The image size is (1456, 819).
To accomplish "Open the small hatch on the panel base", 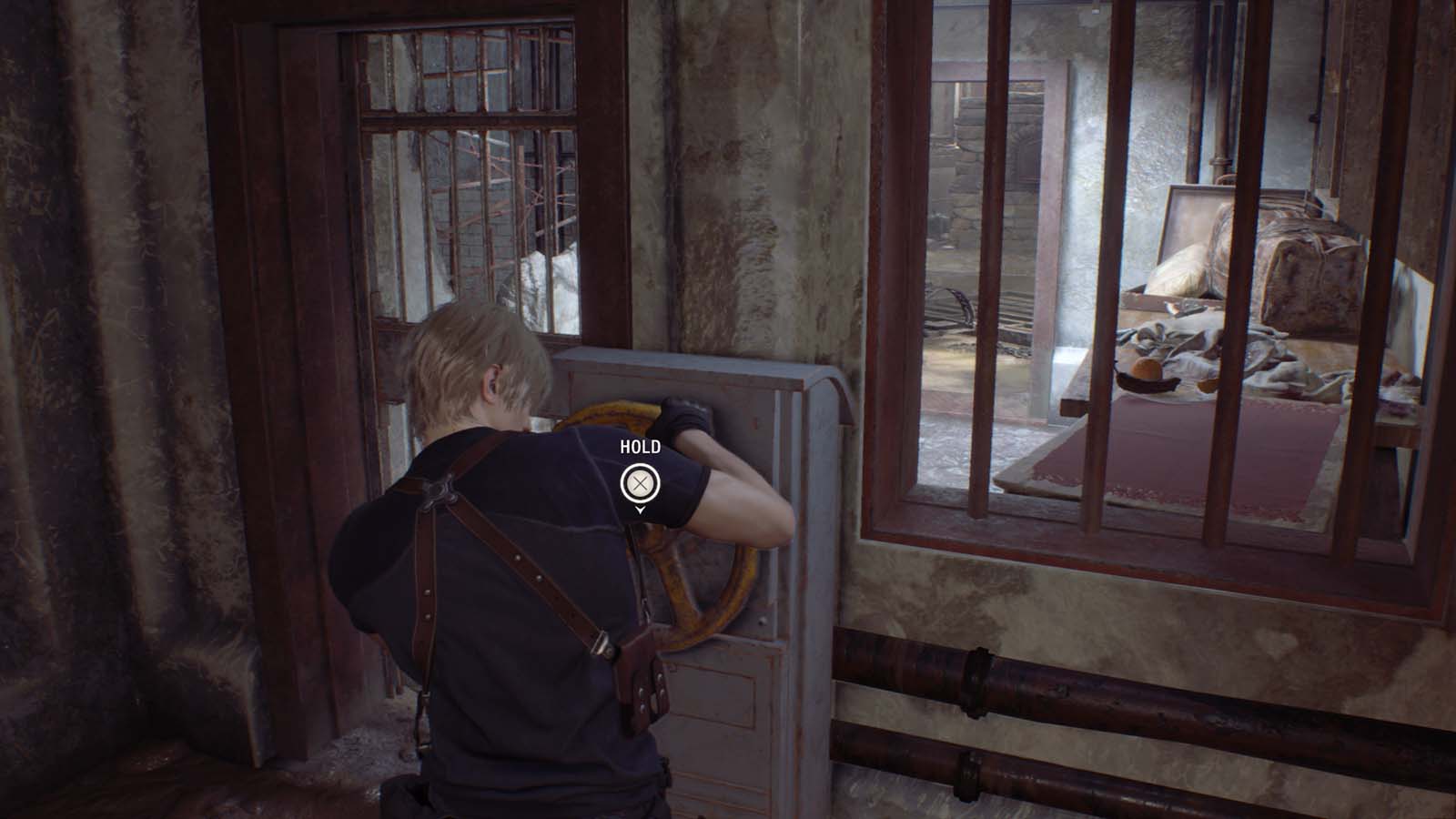I will tap(719, 692).
